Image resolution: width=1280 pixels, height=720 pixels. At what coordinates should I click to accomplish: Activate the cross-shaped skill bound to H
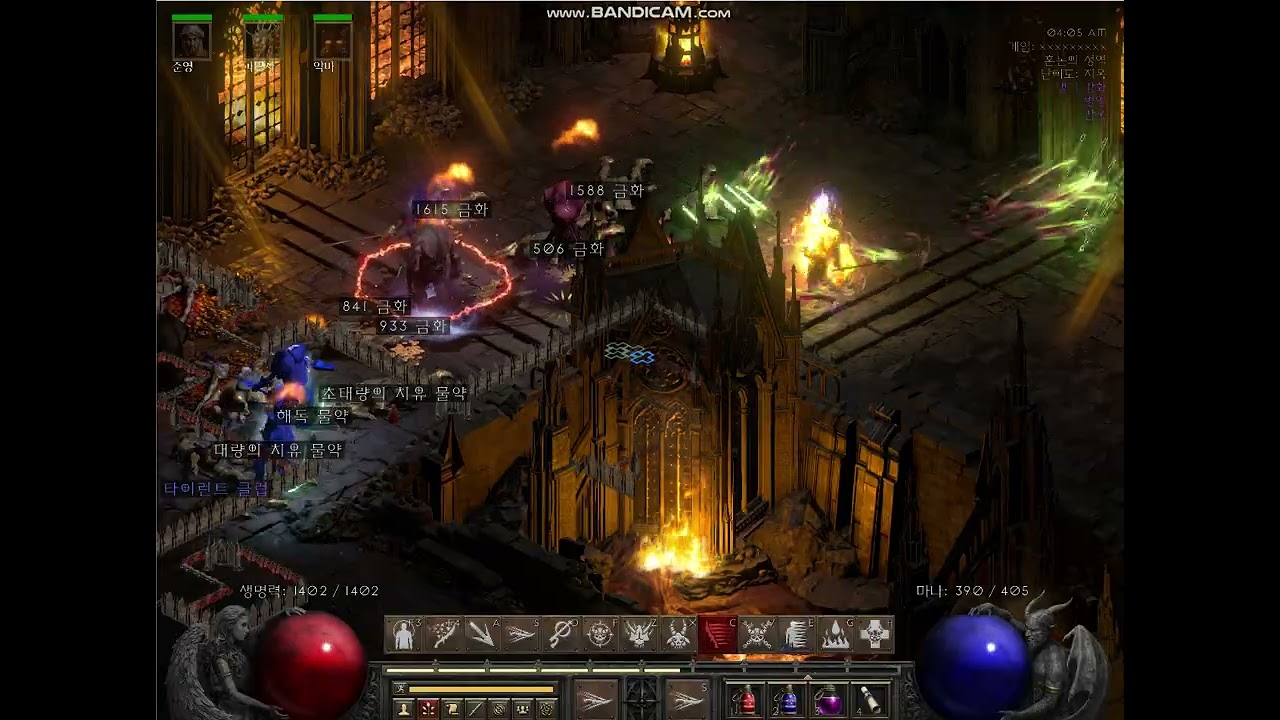click(x=875, y=634)
